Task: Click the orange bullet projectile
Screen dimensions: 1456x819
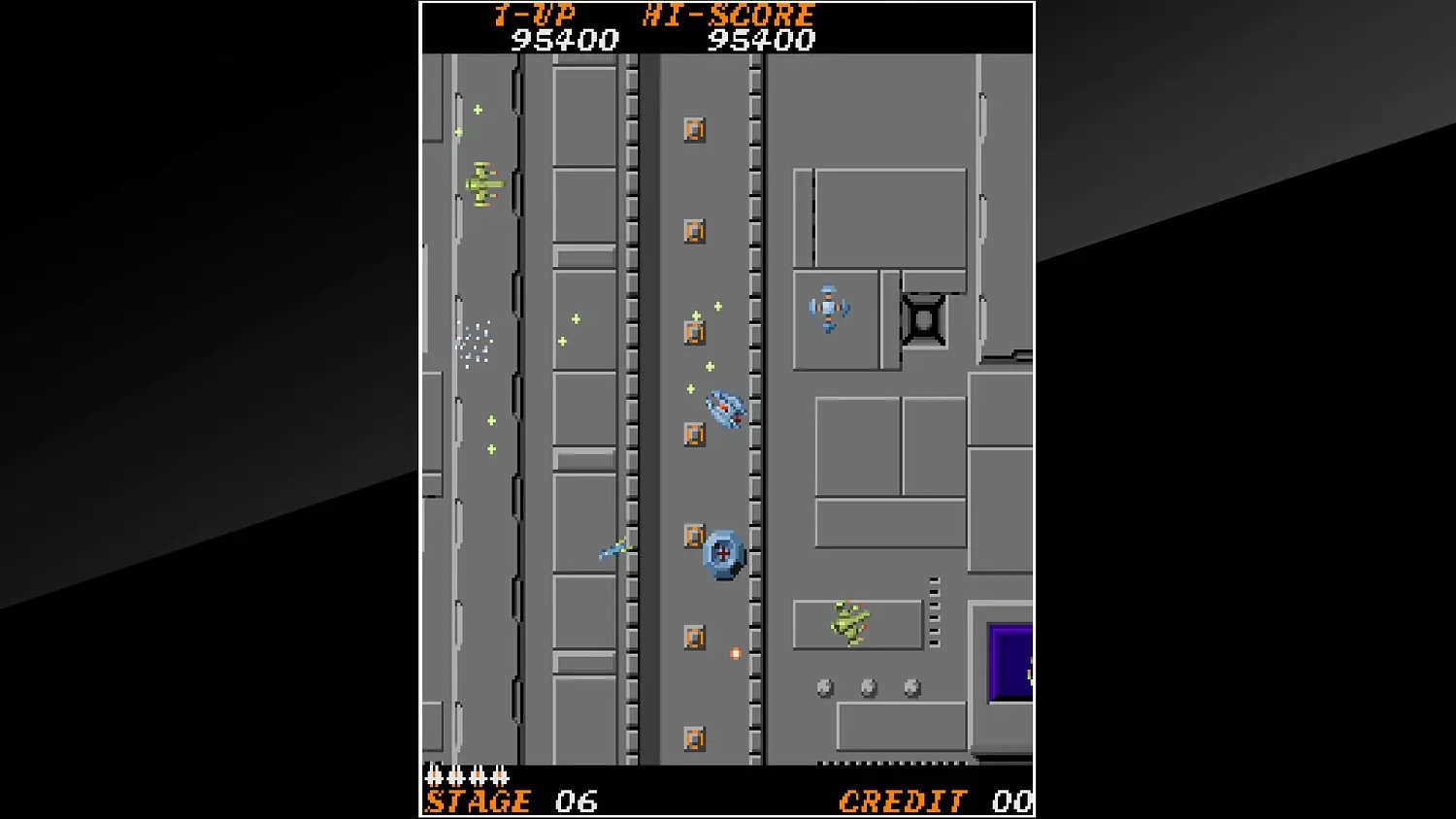Action: (734, 654)
